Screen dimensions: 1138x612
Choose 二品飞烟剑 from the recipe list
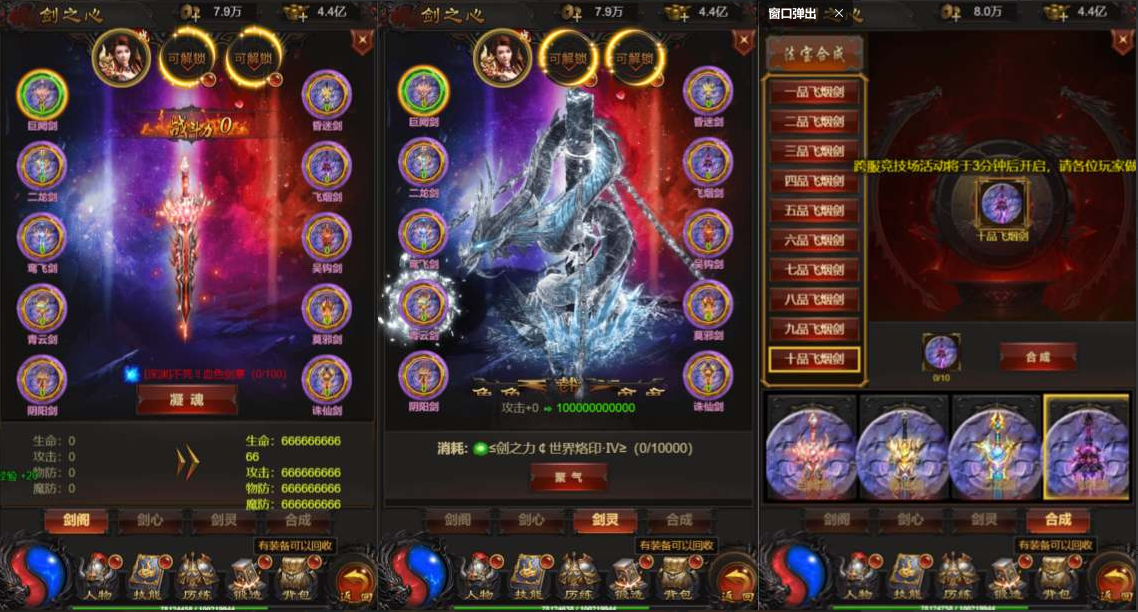coord(814,123)
